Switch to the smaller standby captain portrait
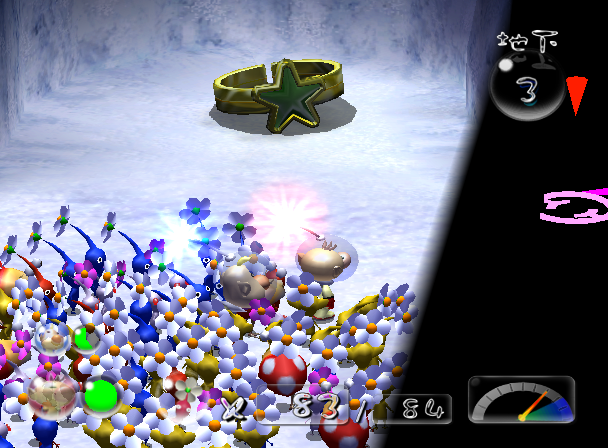 tap(50, 338)
